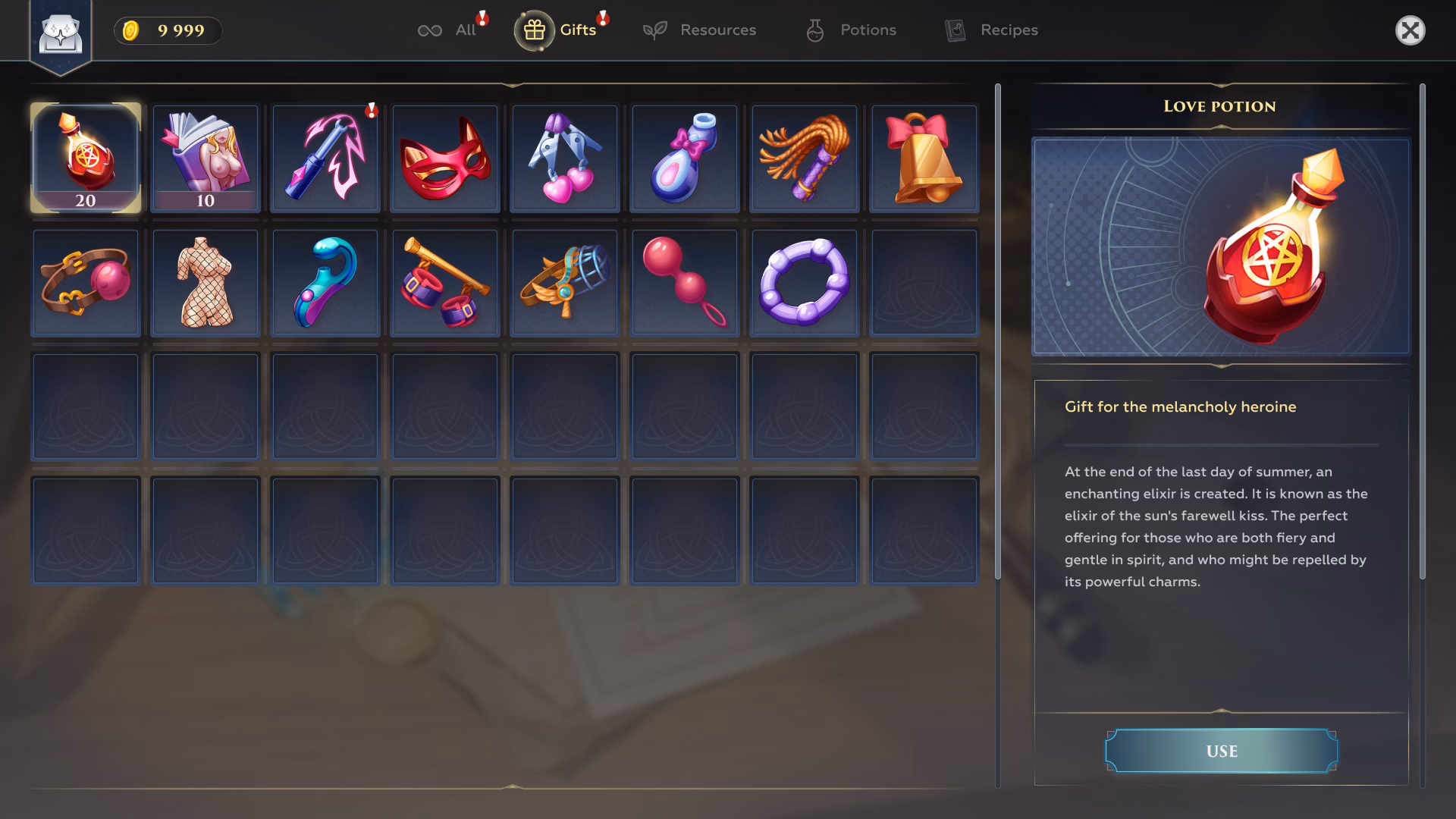Select the pink ball gag item
The height and width of the screenshot is (819, 1456).
(85, 281)
